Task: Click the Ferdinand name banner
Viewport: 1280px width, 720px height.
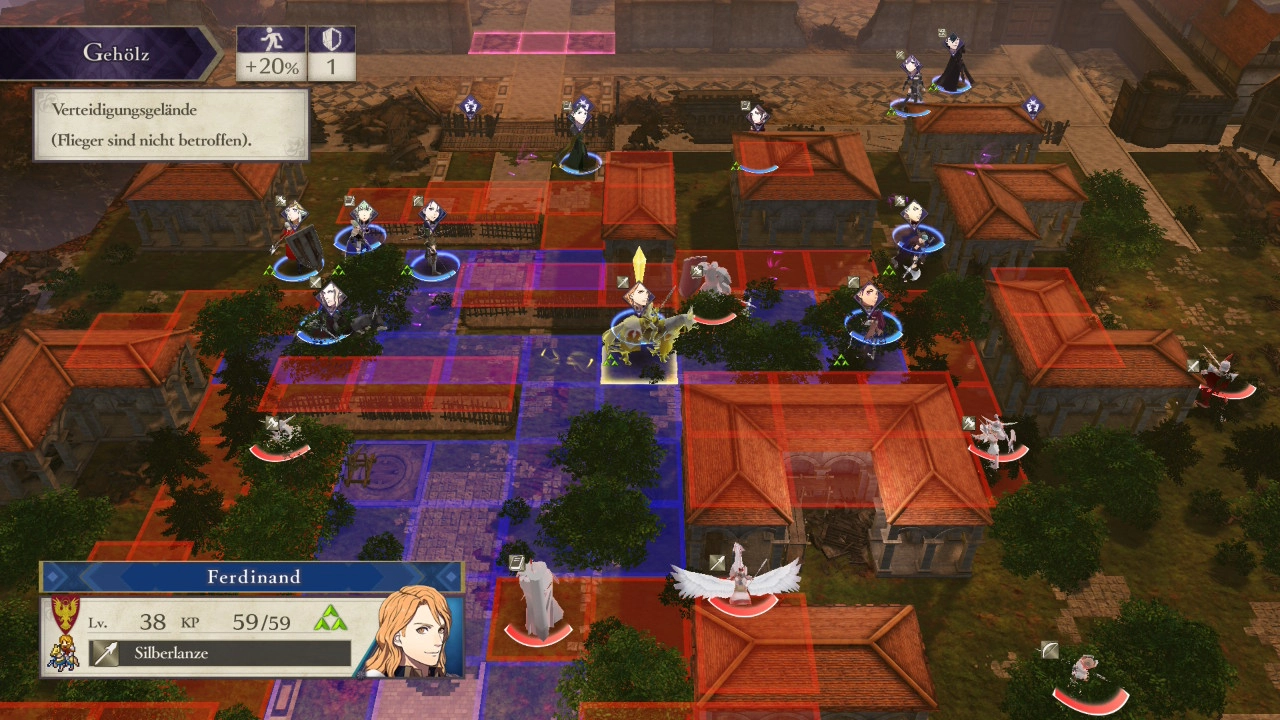Action: (x=253, y=577)
